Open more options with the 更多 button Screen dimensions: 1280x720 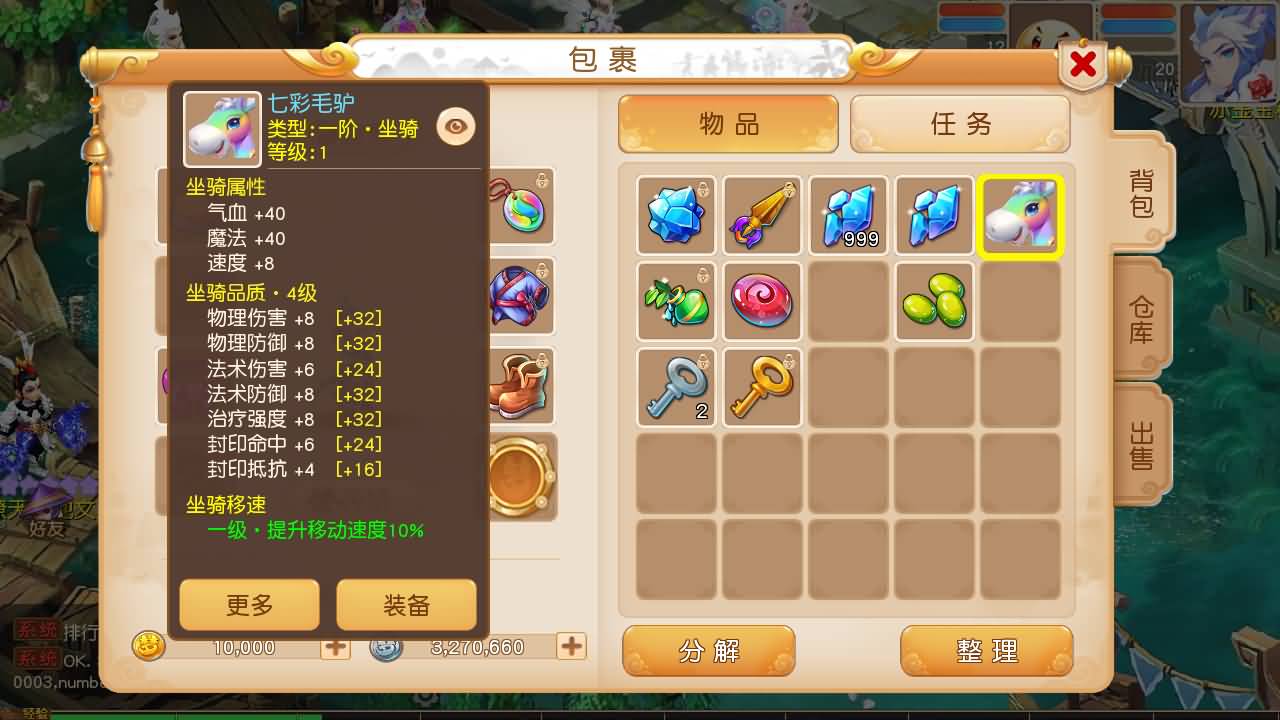point(249,604)
